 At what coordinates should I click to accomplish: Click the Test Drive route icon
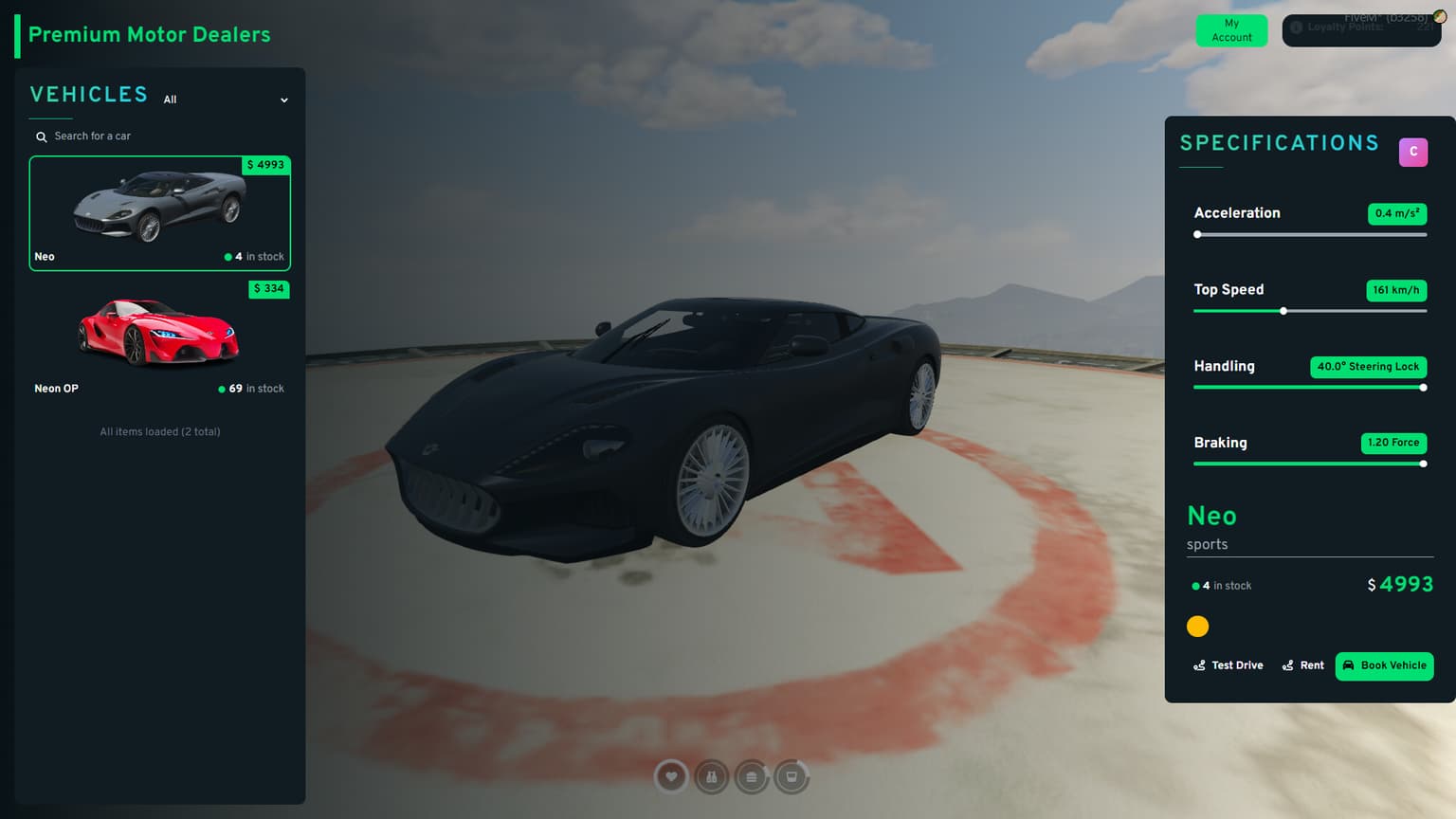pos(1199,665)
